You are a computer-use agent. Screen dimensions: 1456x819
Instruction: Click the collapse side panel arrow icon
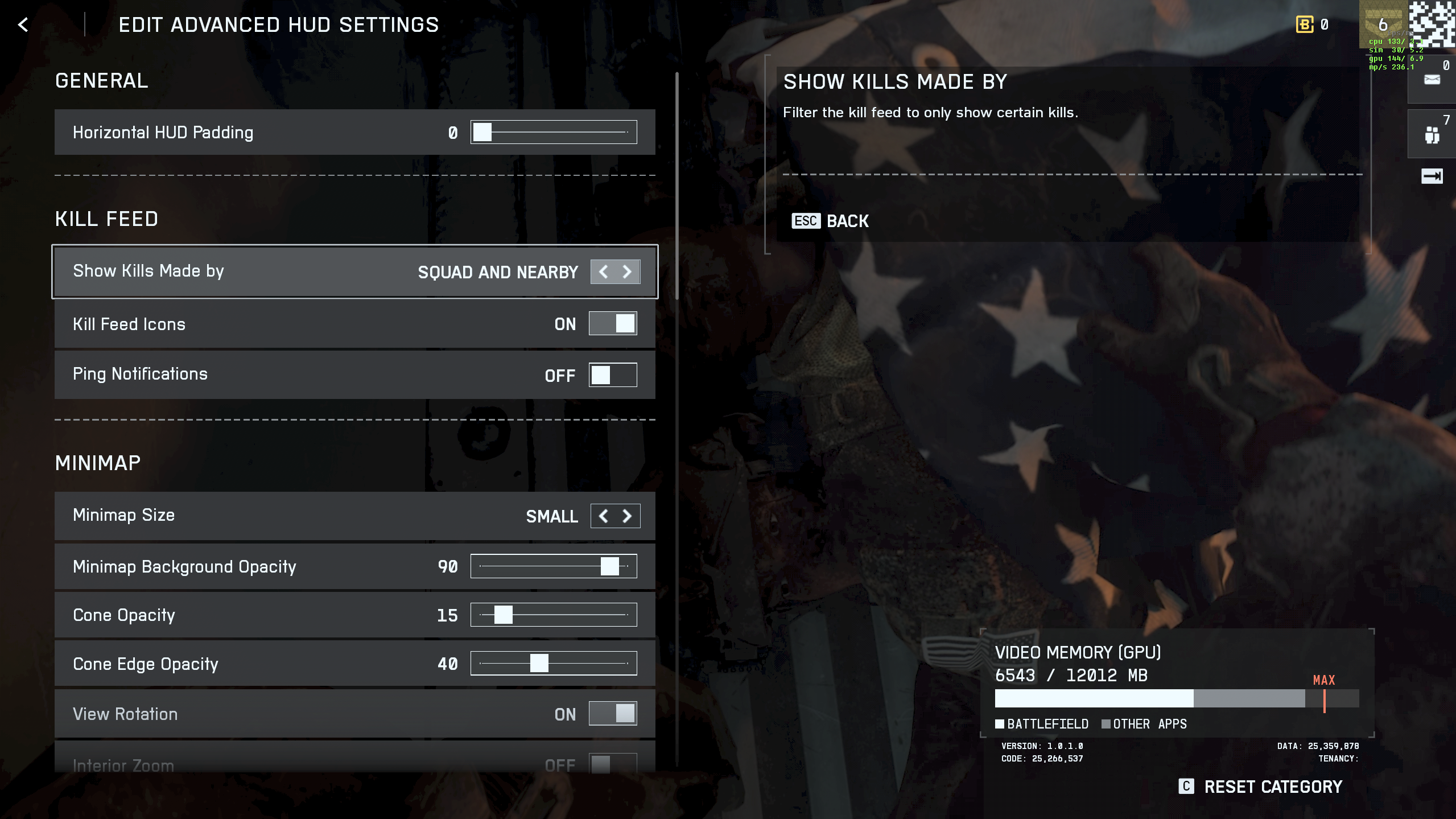point(1432,176)
